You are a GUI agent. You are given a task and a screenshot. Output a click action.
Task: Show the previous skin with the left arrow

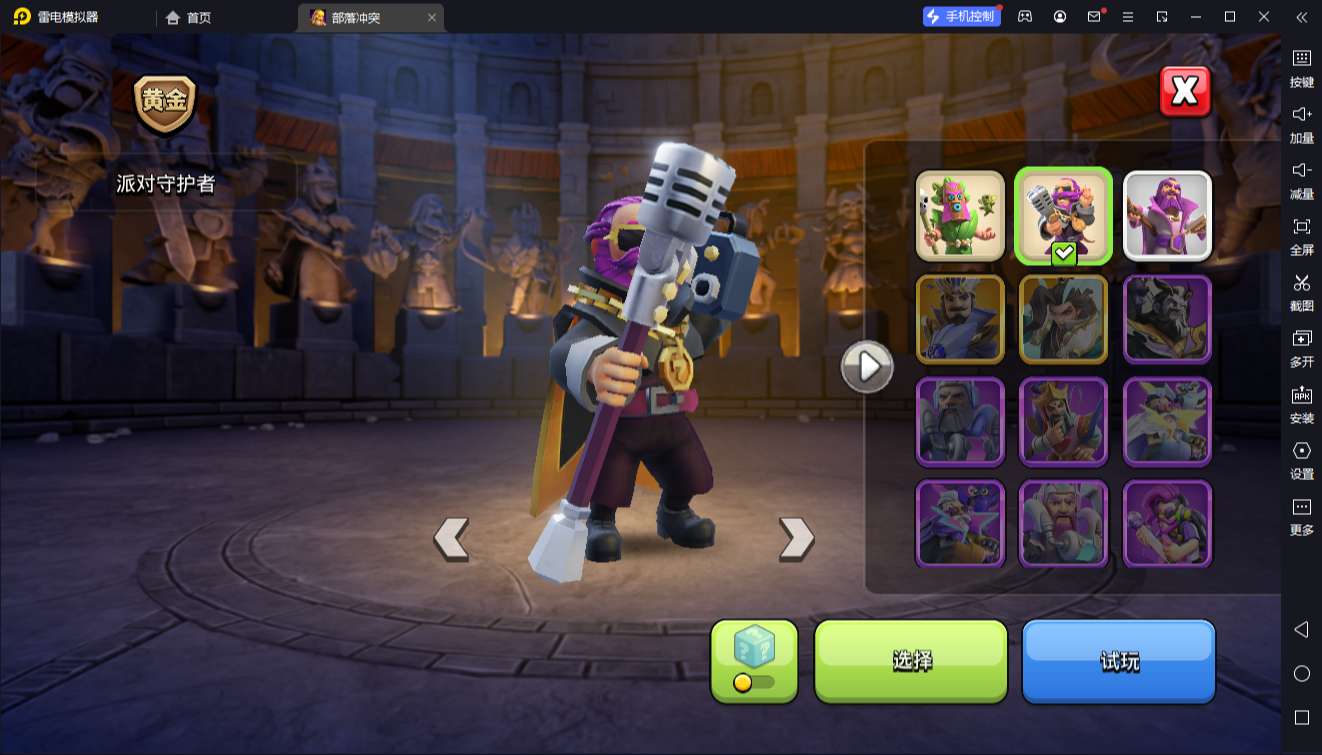click(x=451, y=539)
